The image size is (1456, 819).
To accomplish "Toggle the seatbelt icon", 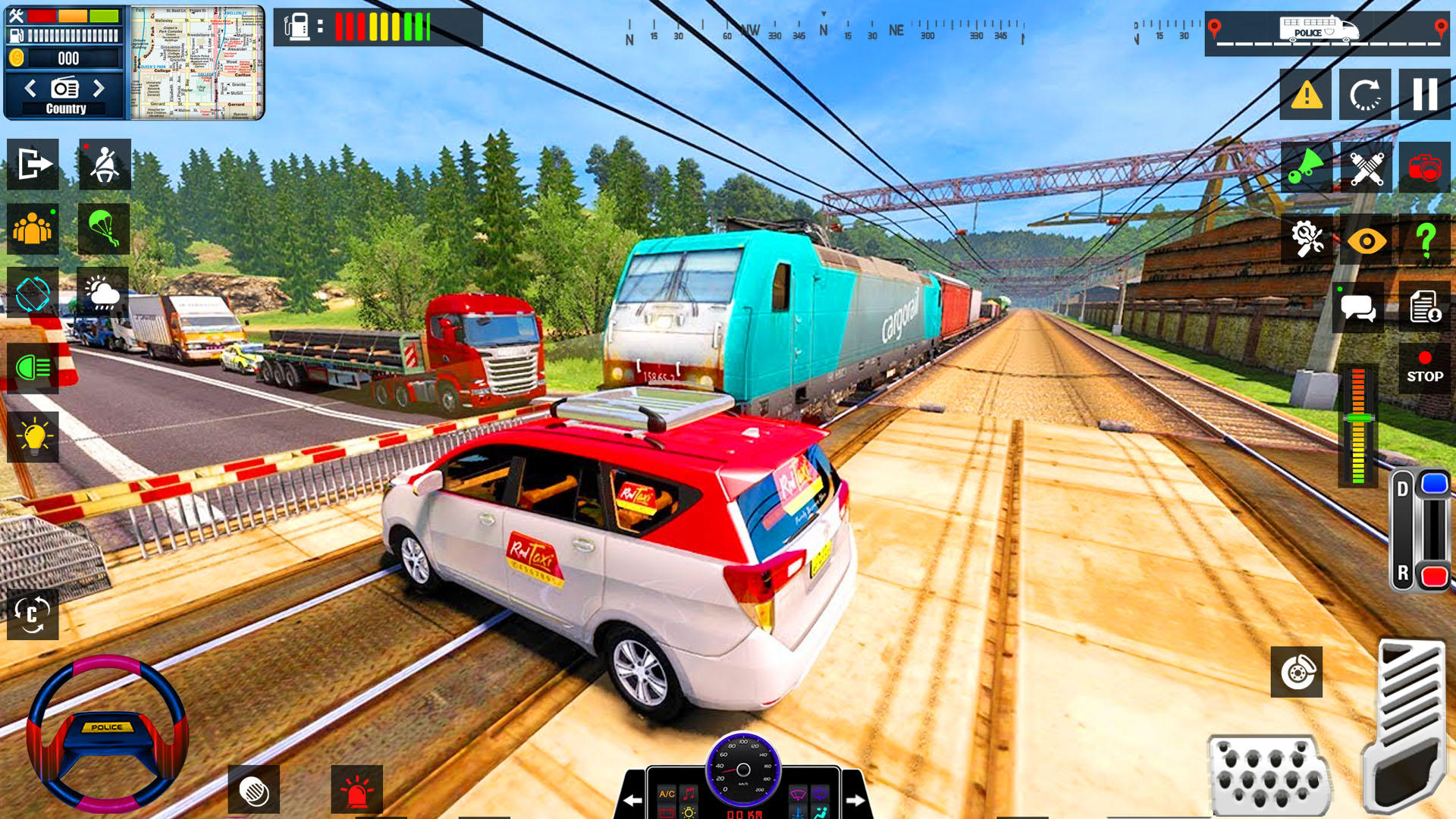I will pyautogui.click(x=105, y=164).
